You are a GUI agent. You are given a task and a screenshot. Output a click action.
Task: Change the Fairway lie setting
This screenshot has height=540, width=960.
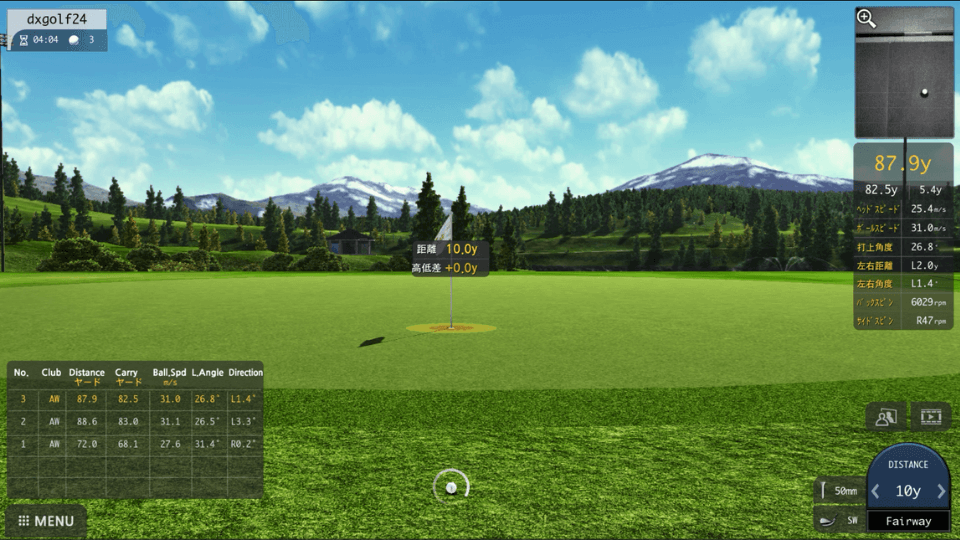908,521
